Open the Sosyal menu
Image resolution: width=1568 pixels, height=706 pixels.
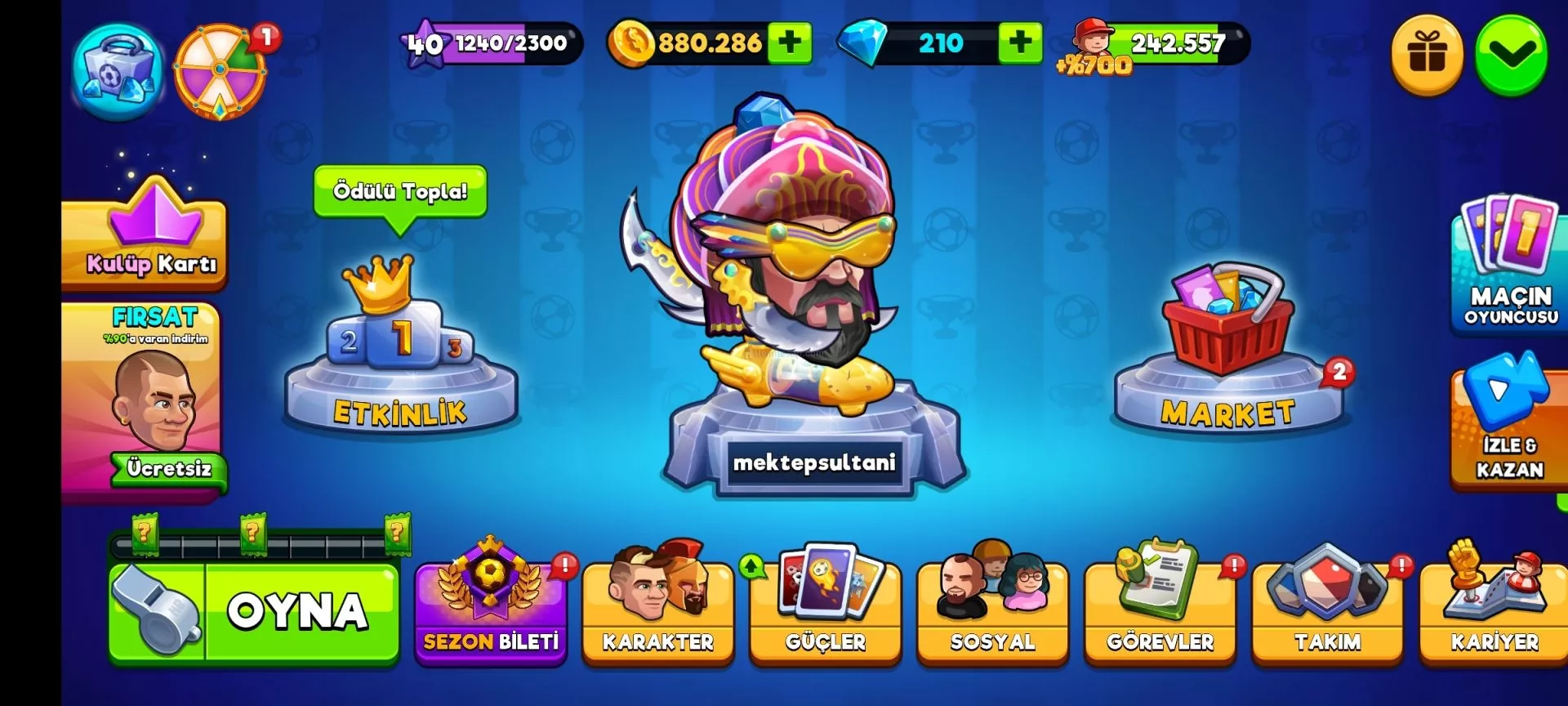(x=993, y=613)
